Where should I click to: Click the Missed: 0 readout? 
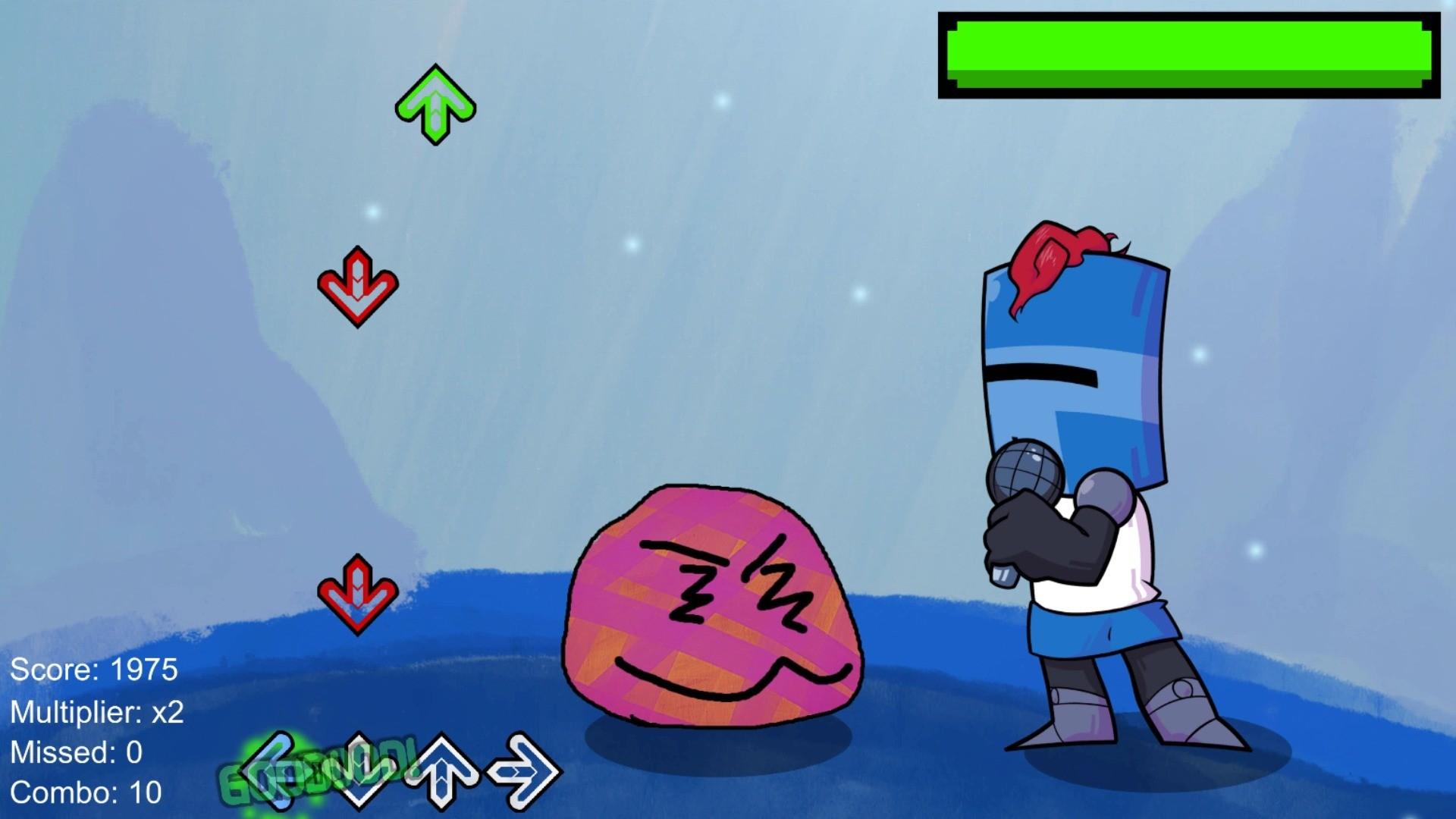pos(76,752)
